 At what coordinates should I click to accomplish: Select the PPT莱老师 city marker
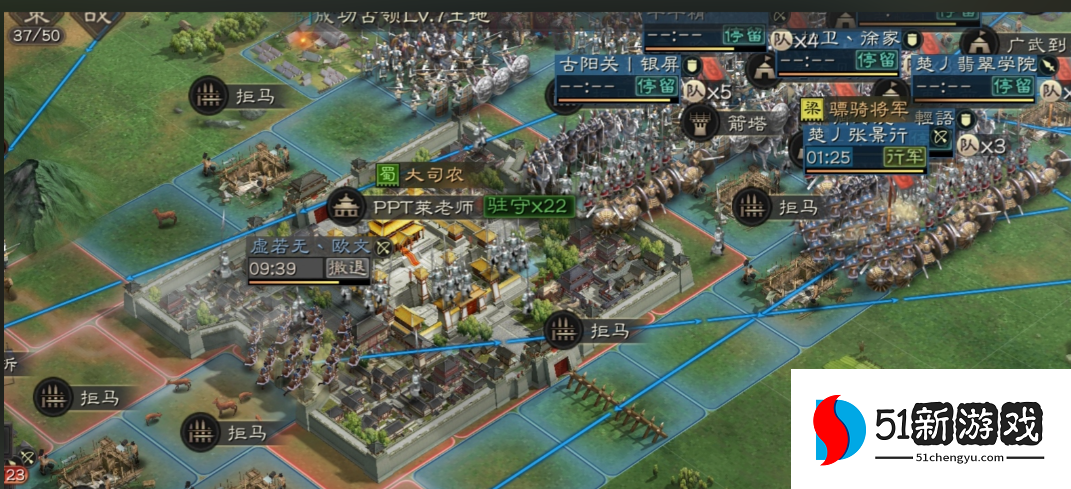(345, 206)
